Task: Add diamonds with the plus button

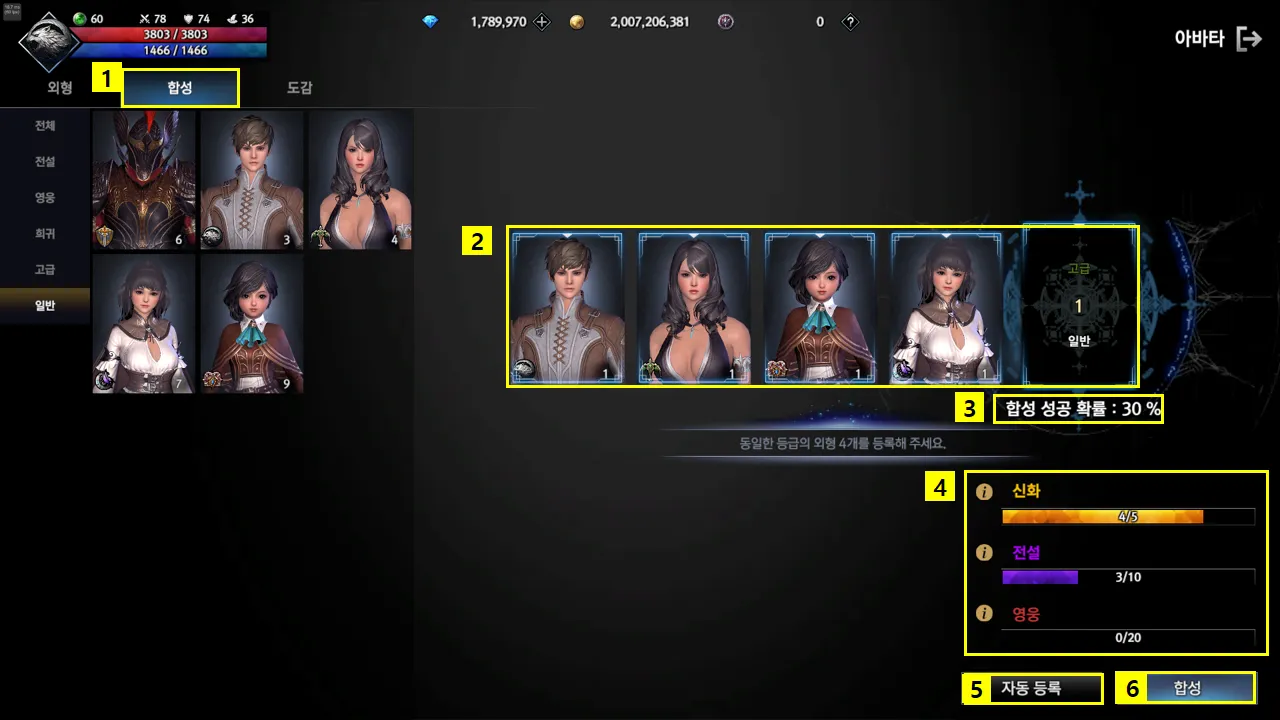Action: pyautogui.click(x=542, y=22)
